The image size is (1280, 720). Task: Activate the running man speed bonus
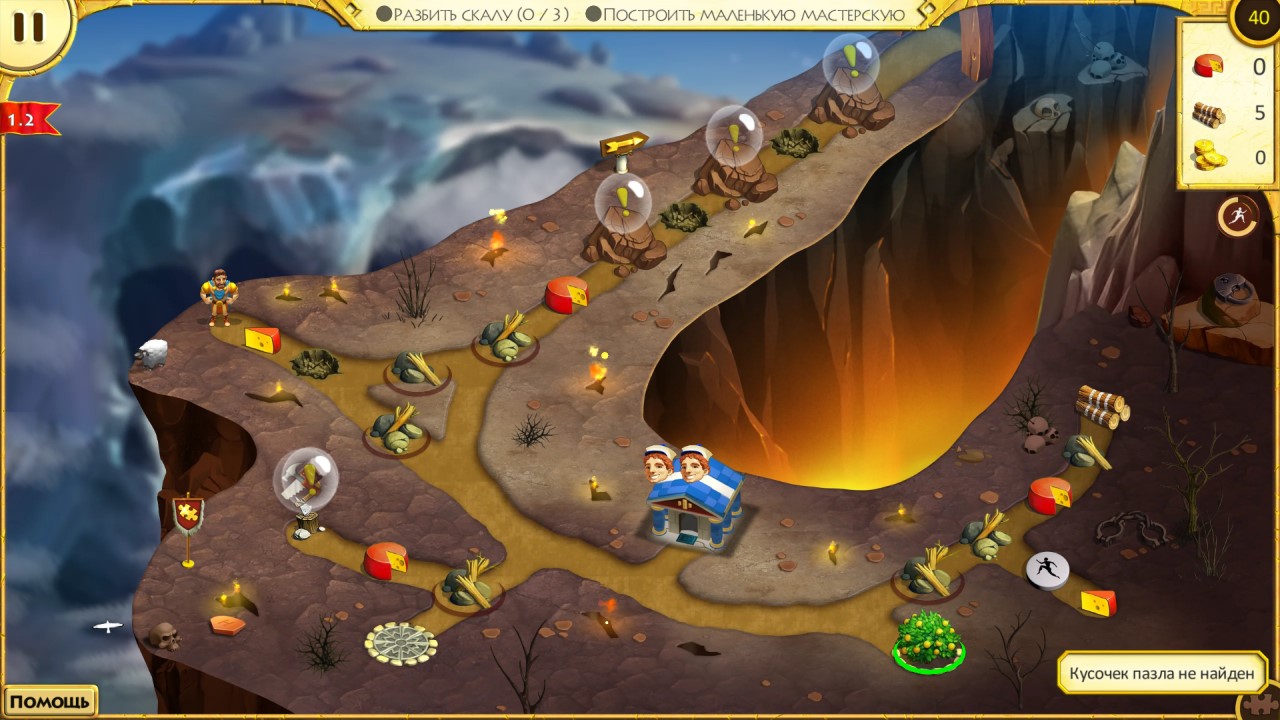(1237, 216)
